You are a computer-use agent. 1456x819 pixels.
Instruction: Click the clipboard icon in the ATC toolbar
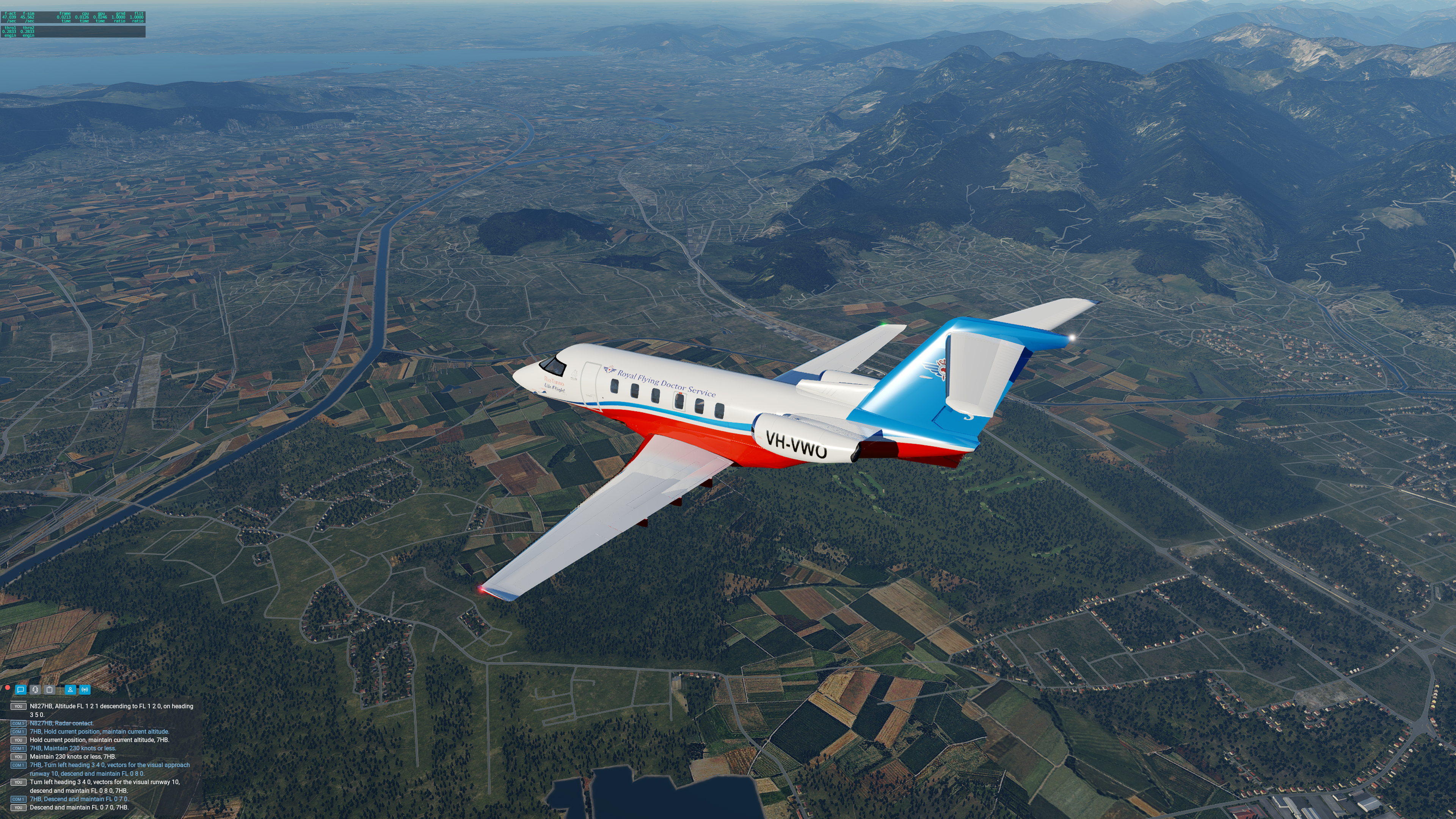(50, 690)
